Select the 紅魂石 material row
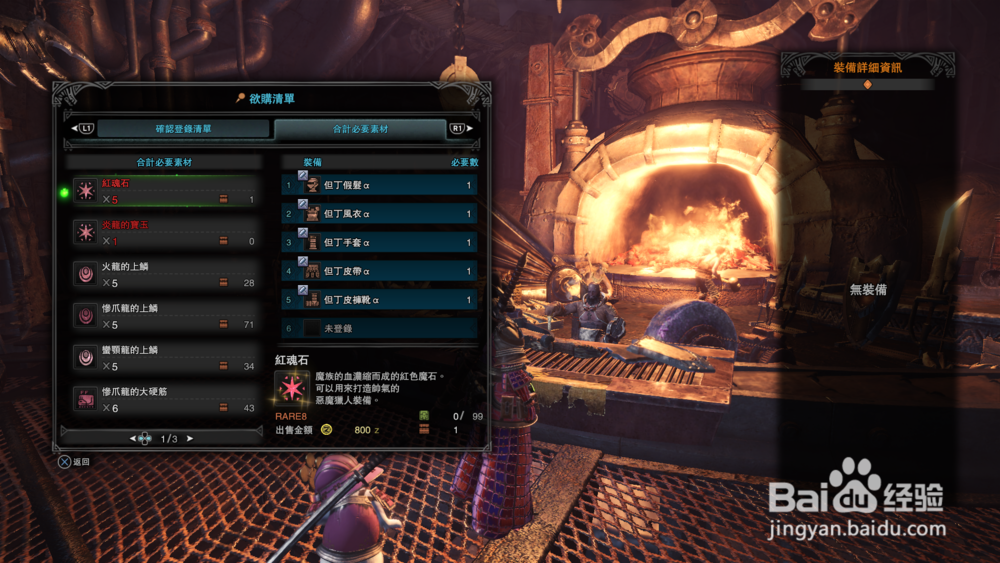The height and width of the screenshot is (563, 1000). tap(164, 191)
